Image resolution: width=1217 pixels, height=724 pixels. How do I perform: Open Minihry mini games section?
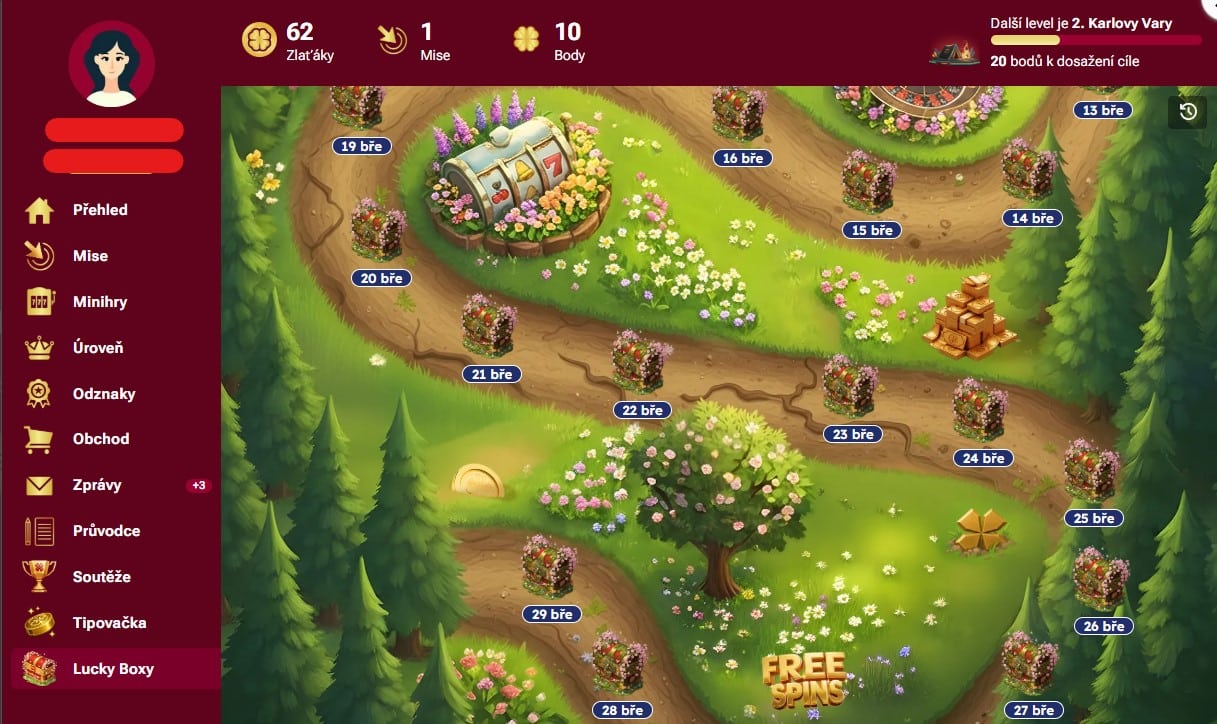[x=100, y=302]
